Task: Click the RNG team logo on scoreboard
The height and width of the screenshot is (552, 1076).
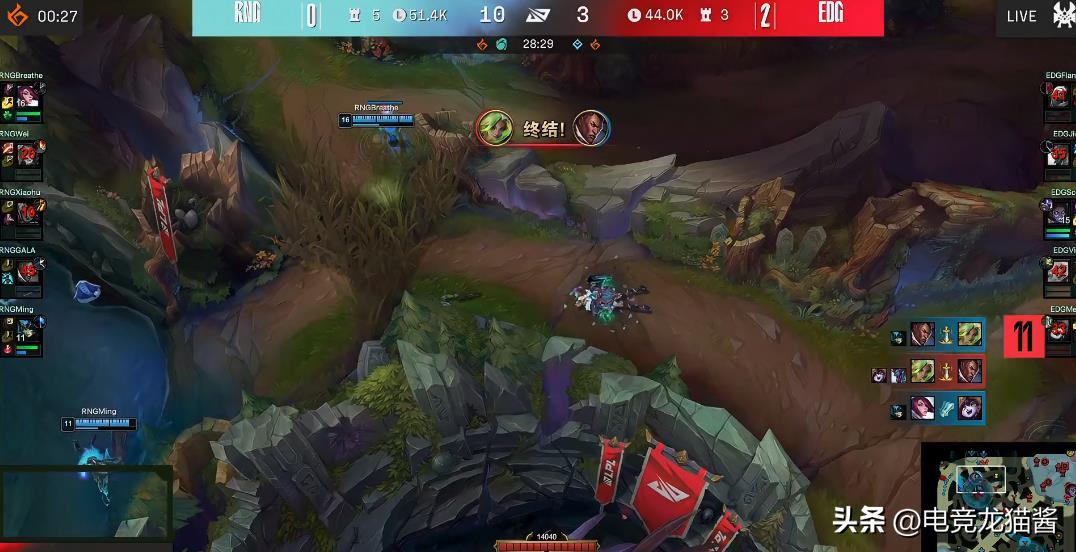Action: [x=247, y=14]
